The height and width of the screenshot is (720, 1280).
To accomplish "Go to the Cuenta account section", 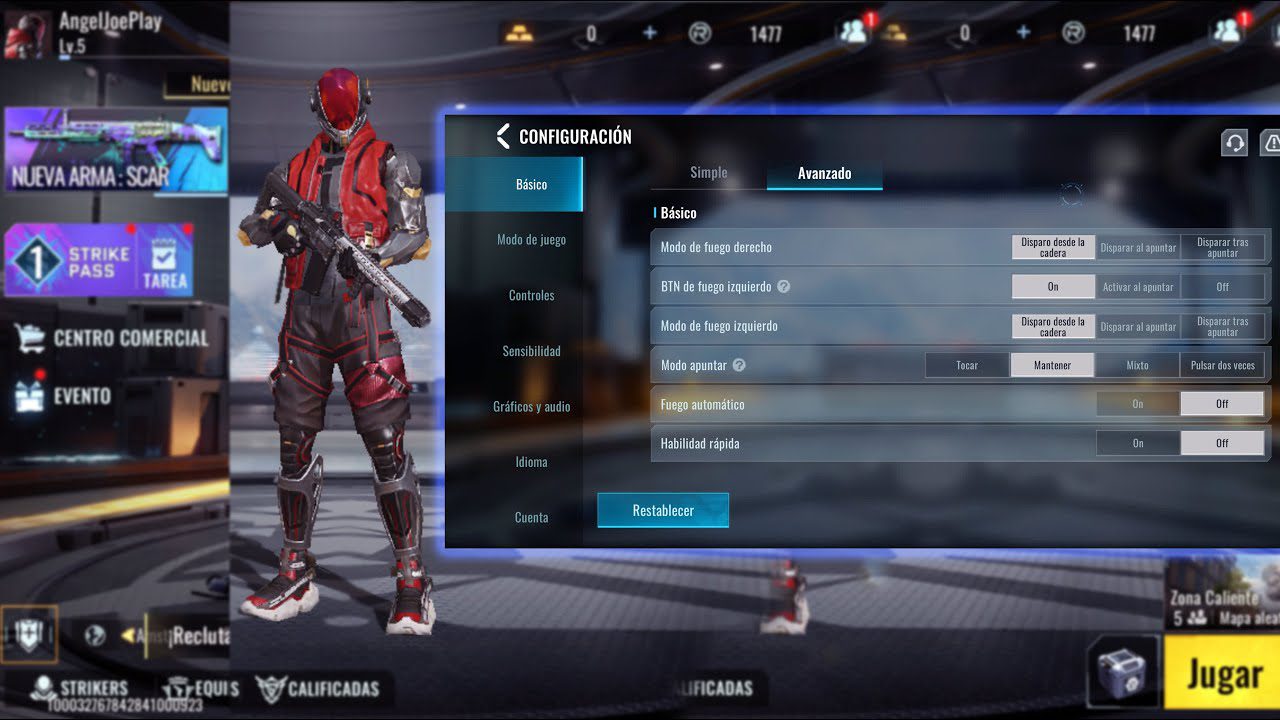I will click(x=531, y=517).
